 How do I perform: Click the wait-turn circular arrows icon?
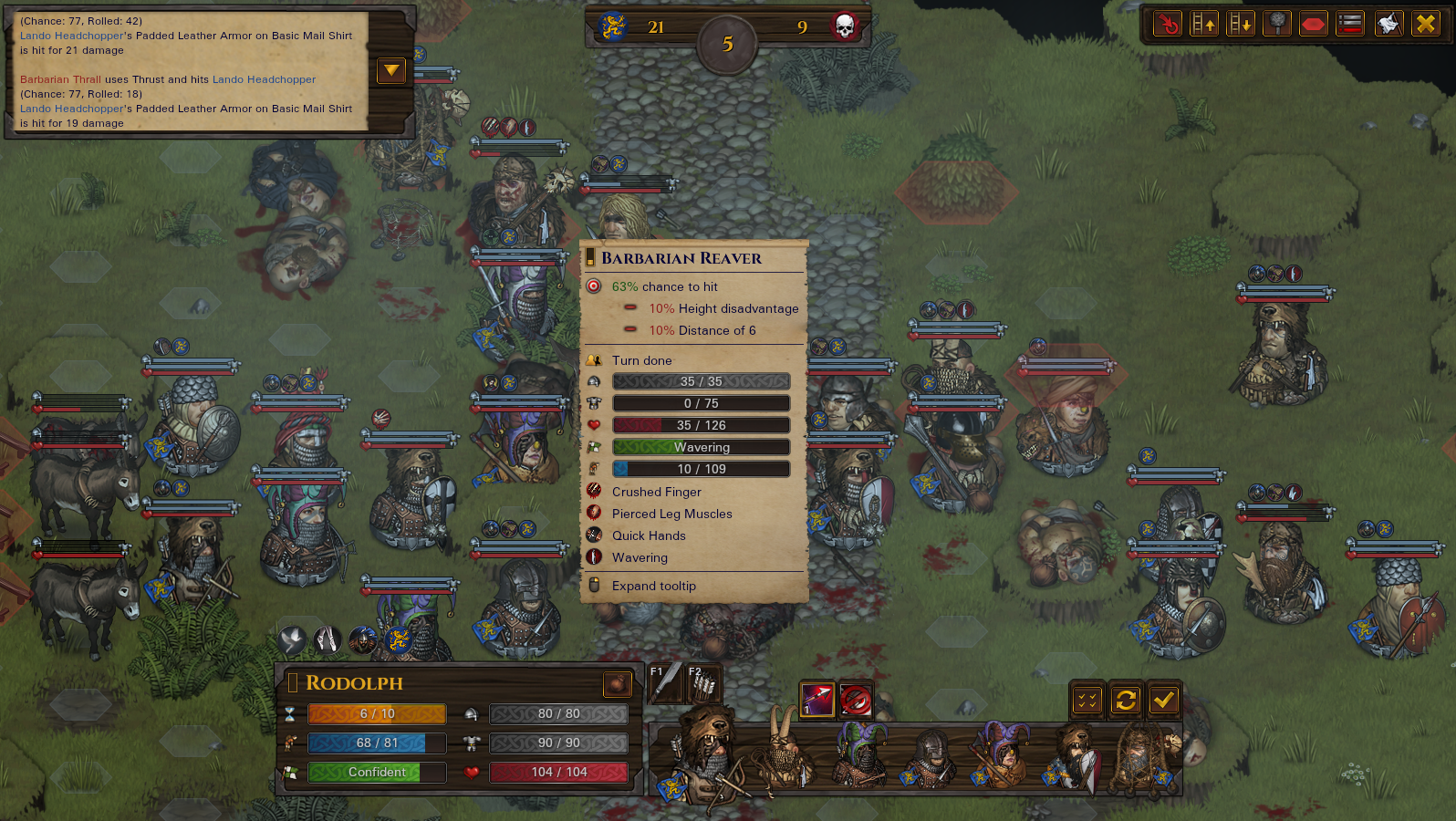[1126, 701]
